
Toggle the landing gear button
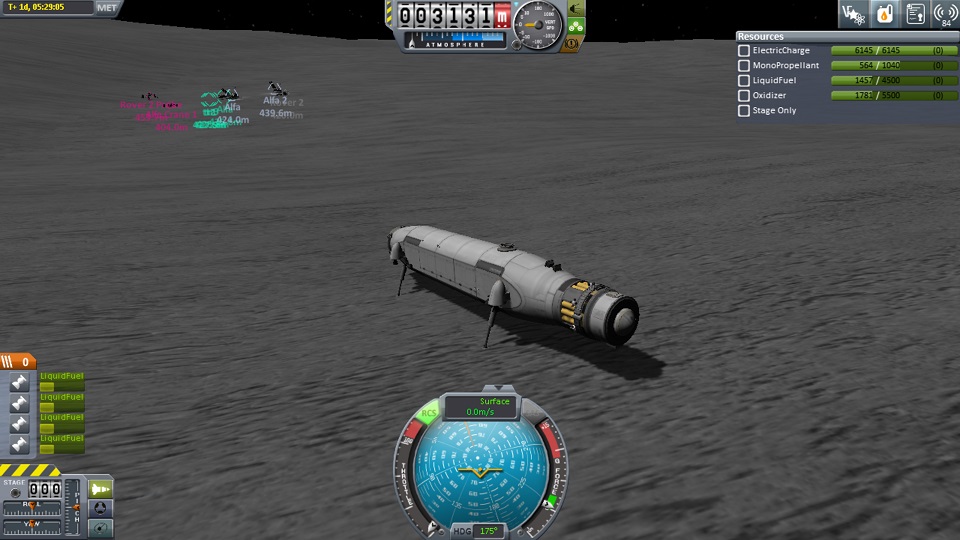click(576, 27)
